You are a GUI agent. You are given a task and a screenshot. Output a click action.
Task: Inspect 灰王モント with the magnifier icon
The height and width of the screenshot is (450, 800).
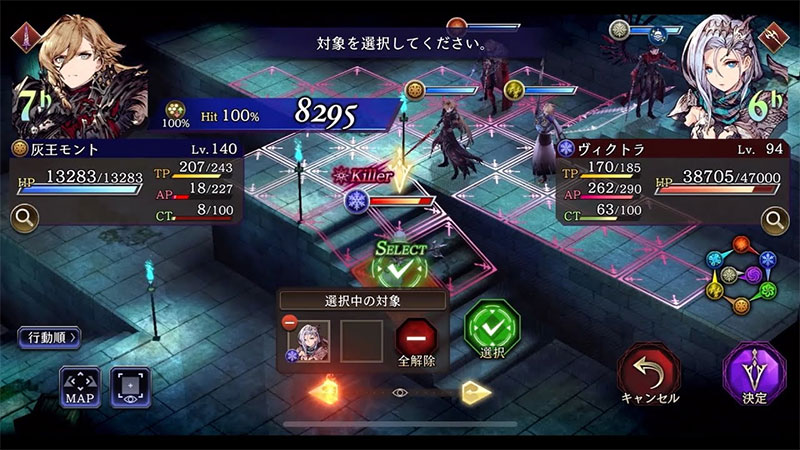(23, 216)
